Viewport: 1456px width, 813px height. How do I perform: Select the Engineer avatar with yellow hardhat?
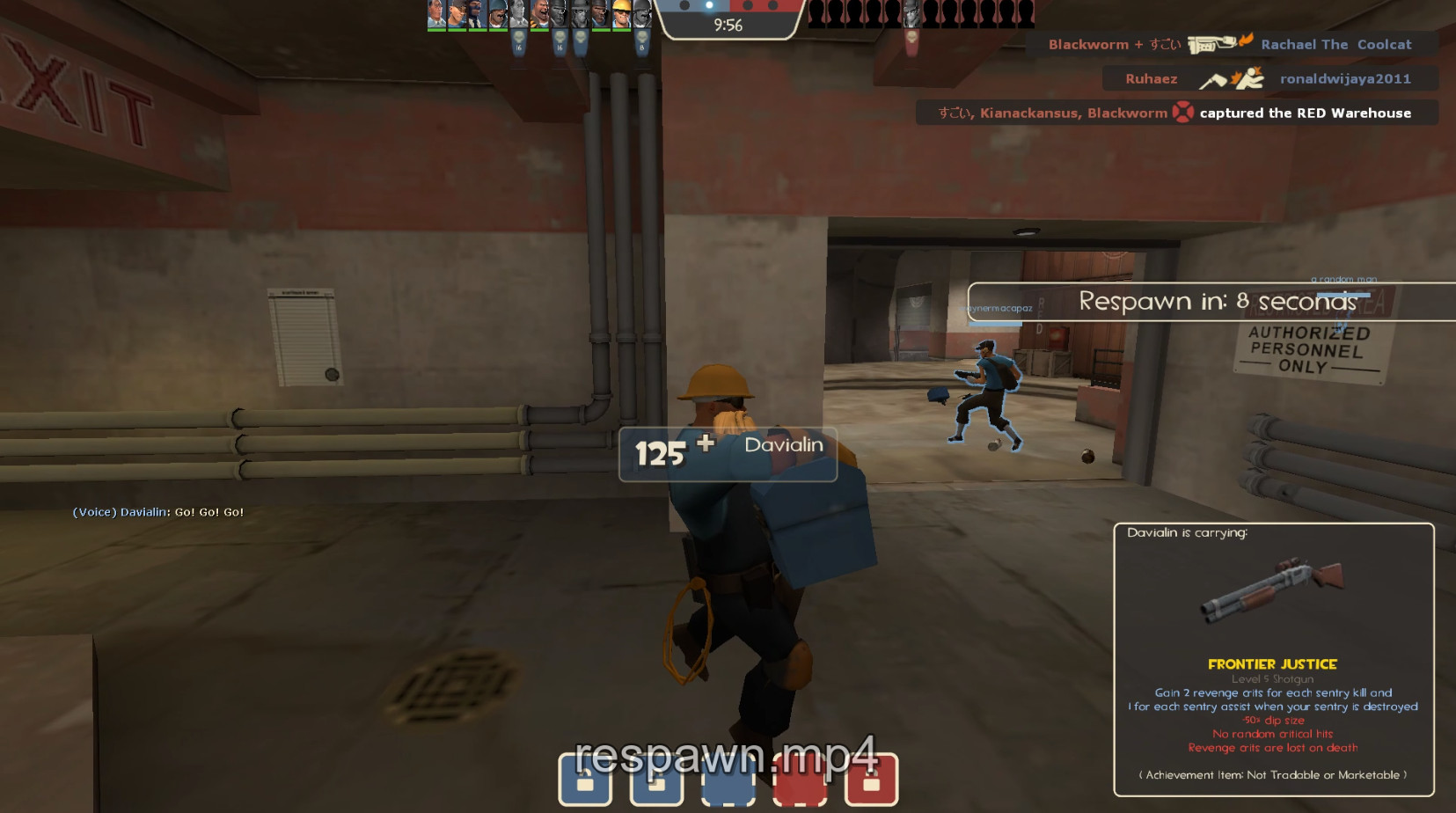tap(623, 14)
